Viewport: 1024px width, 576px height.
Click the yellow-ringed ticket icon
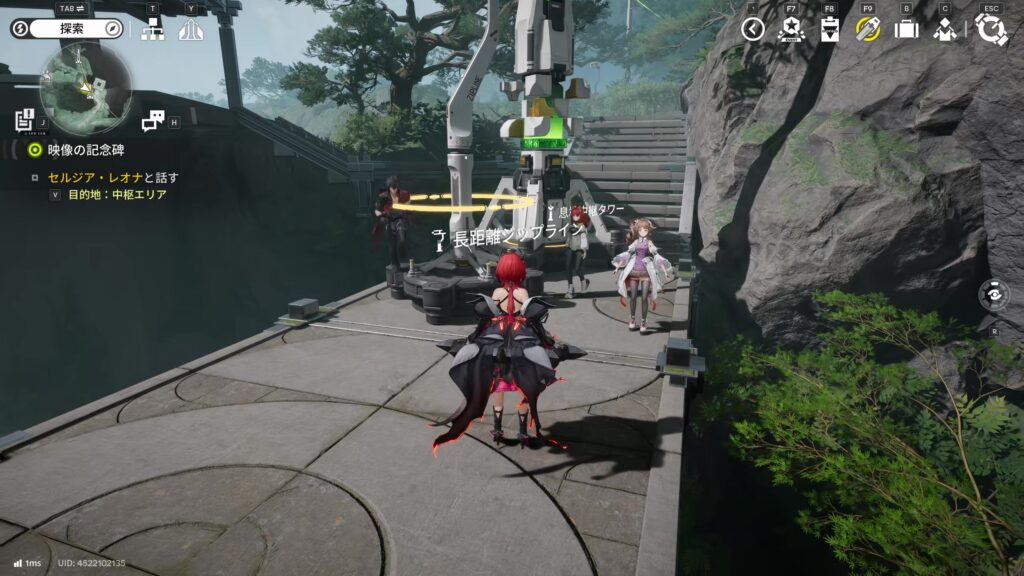[867, 29]
